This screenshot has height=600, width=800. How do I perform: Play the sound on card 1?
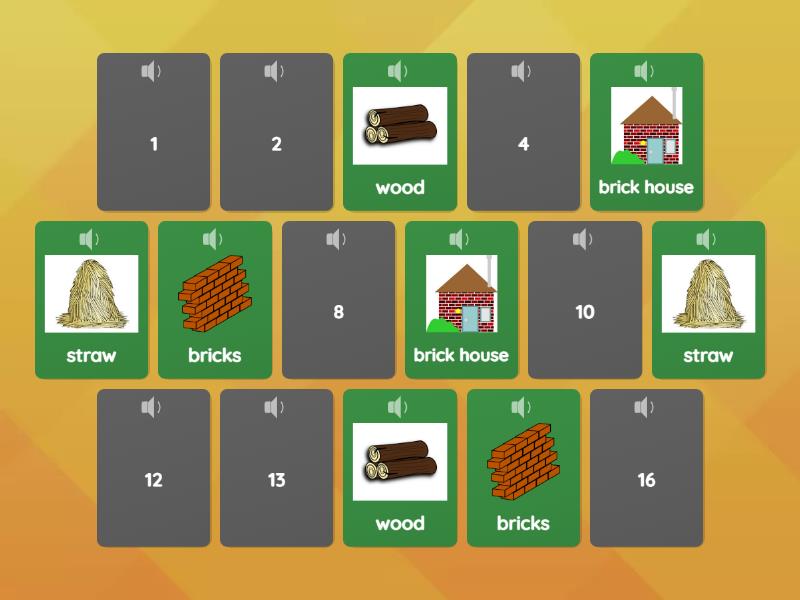click(x=151, y=71)
